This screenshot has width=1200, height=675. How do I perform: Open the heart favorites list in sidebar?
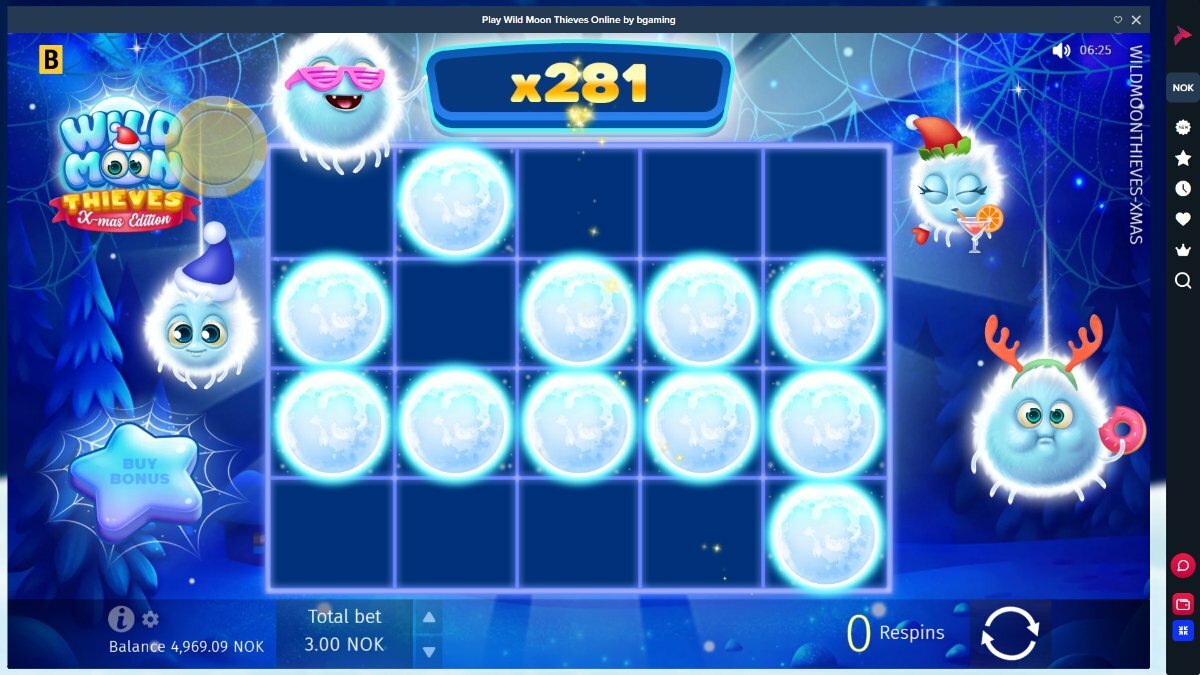pyautogui.click(x=1183, y=219)
